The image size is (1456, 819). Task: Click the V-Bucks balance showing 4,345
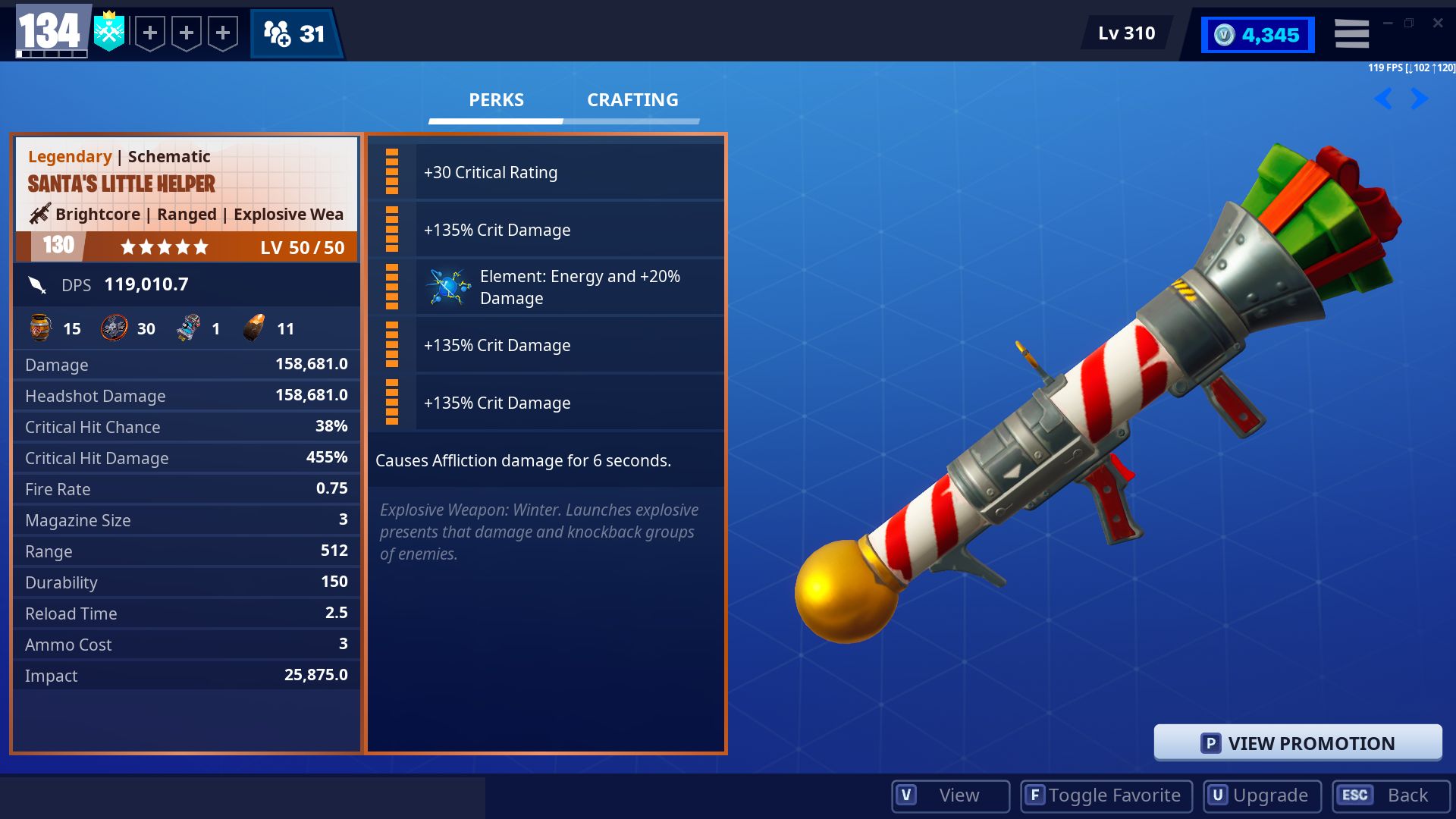(x=1257, y=33)
